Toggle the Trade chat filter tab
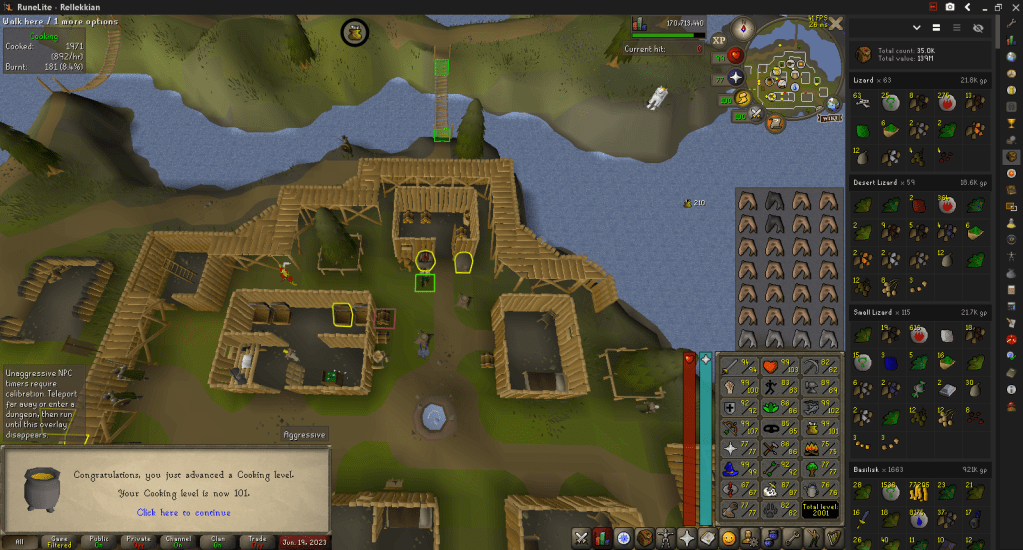The image size is (1023, 550). [x=217, y=540]
